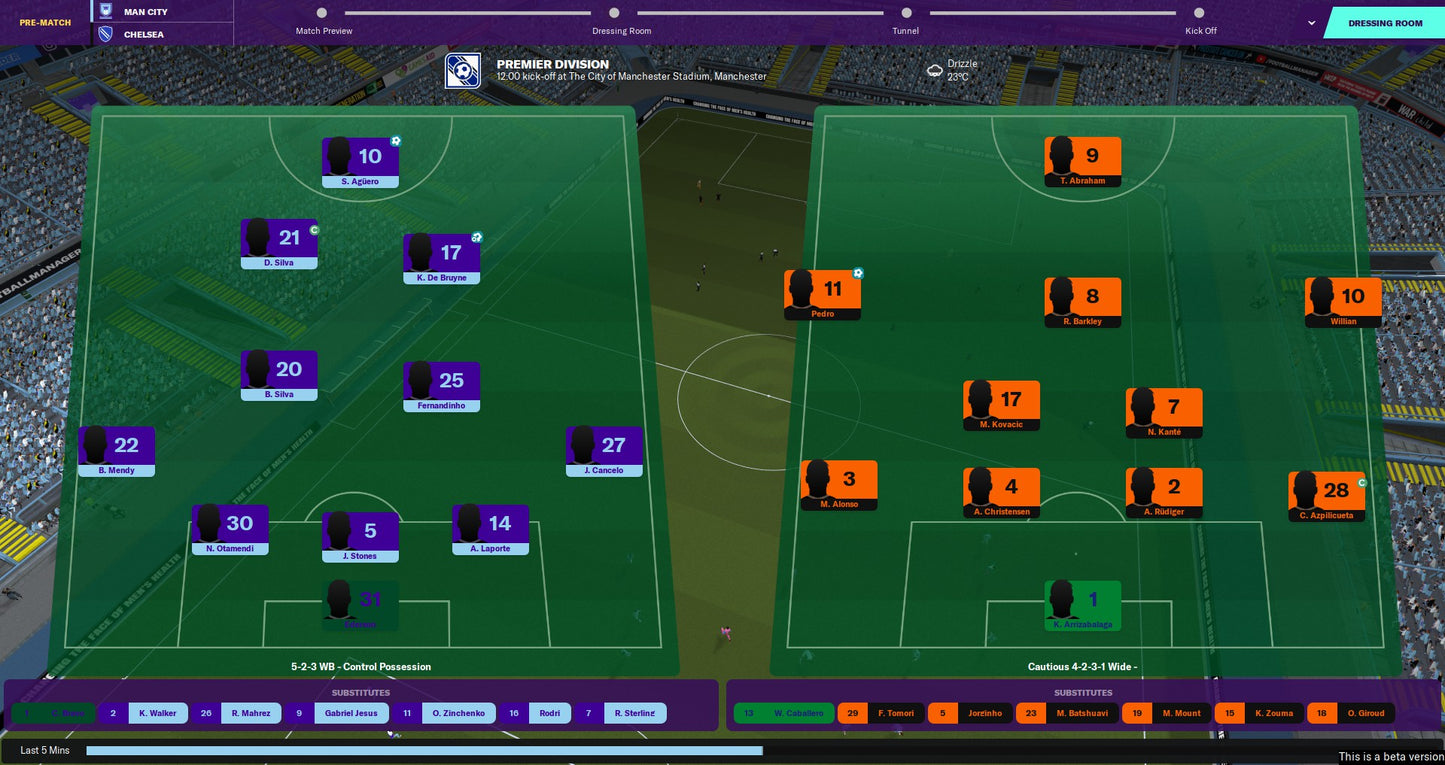
Task: Open the Premier Division competition badge
Action: coord(462,71)
